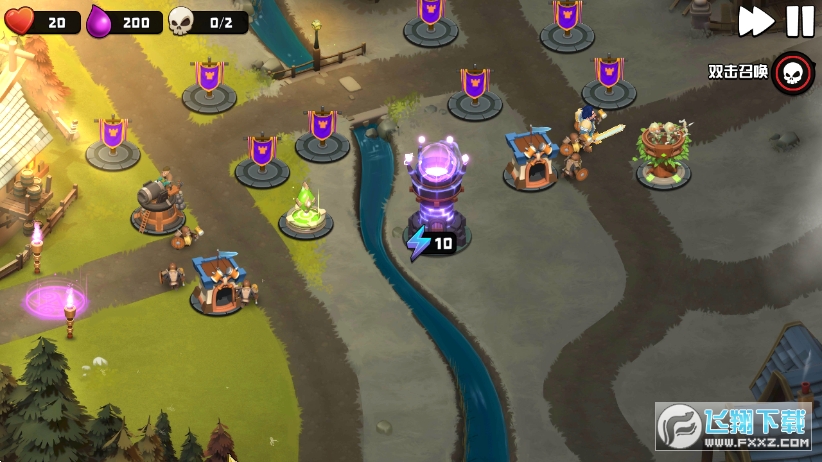Viewport: 822px width, 462px height.
Task: Tap the lightning bolt 10 badge
Action: coord(431,242)
